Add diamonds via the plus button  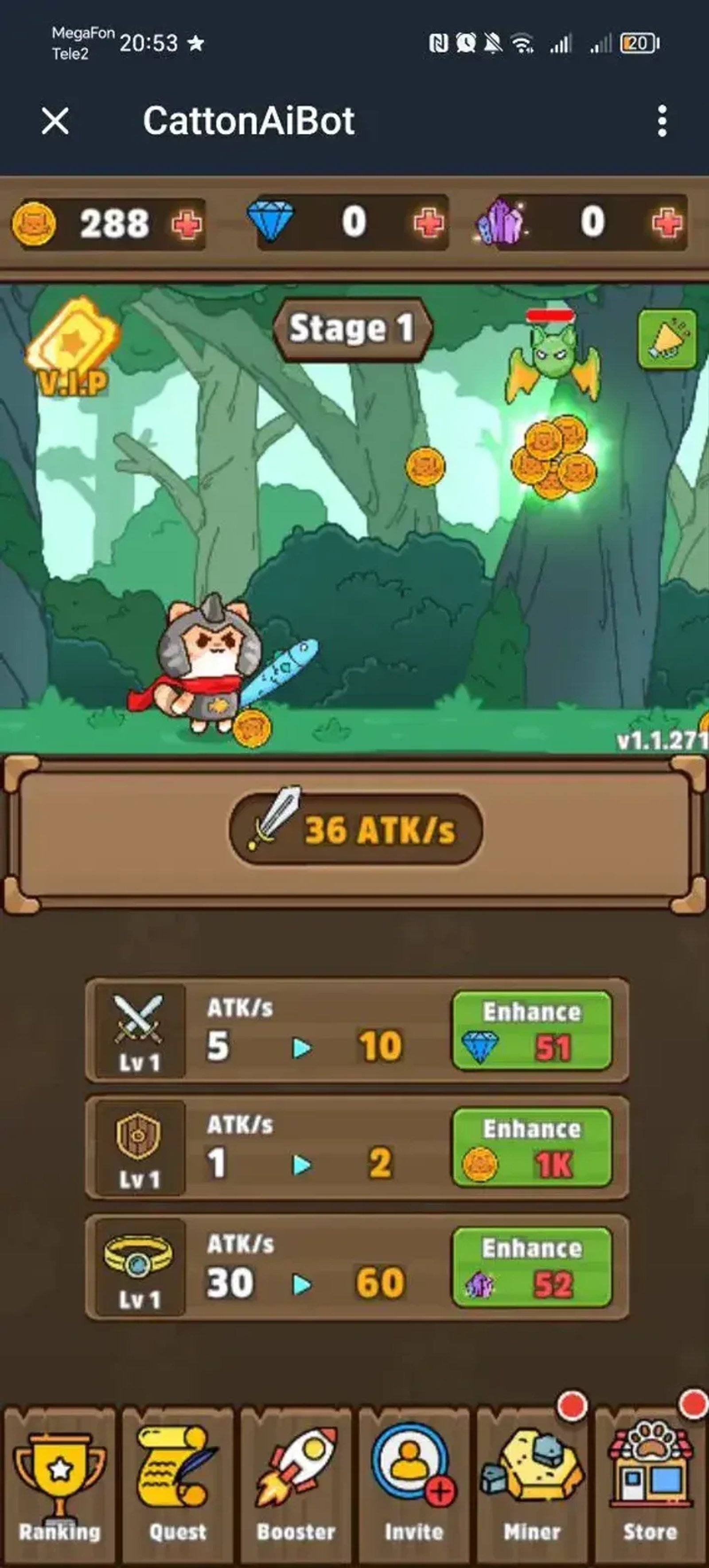coord(429,224)
